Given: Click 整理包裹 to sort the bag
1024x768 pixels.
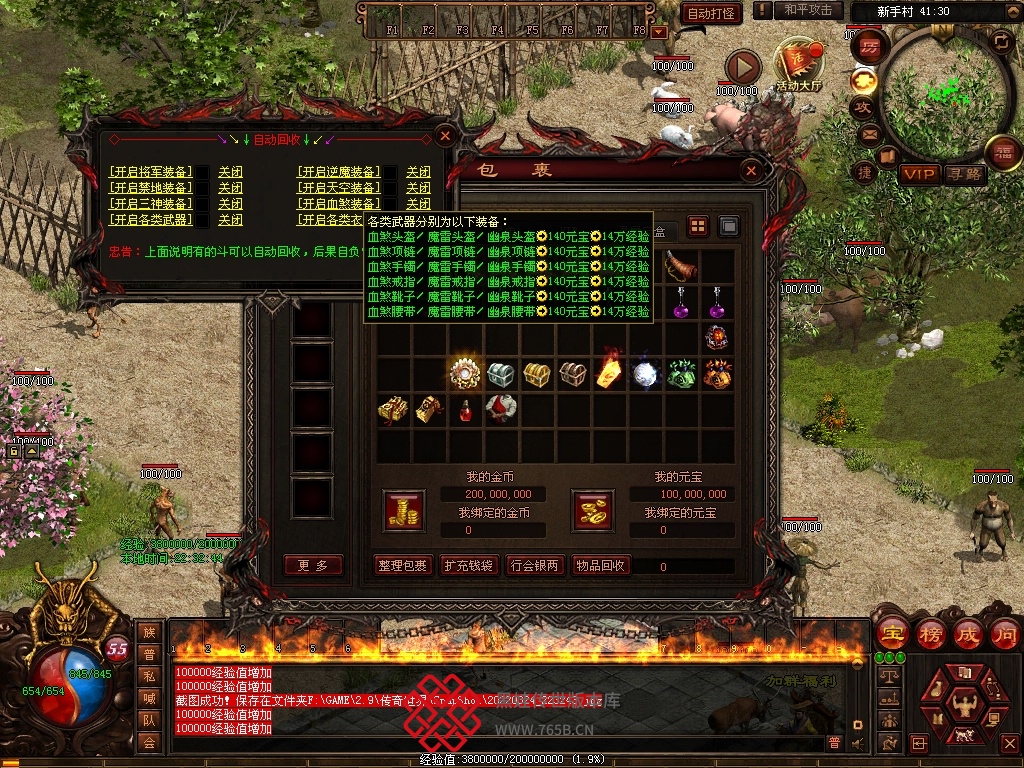Looking at the screenshot, I should click(403, 566).
